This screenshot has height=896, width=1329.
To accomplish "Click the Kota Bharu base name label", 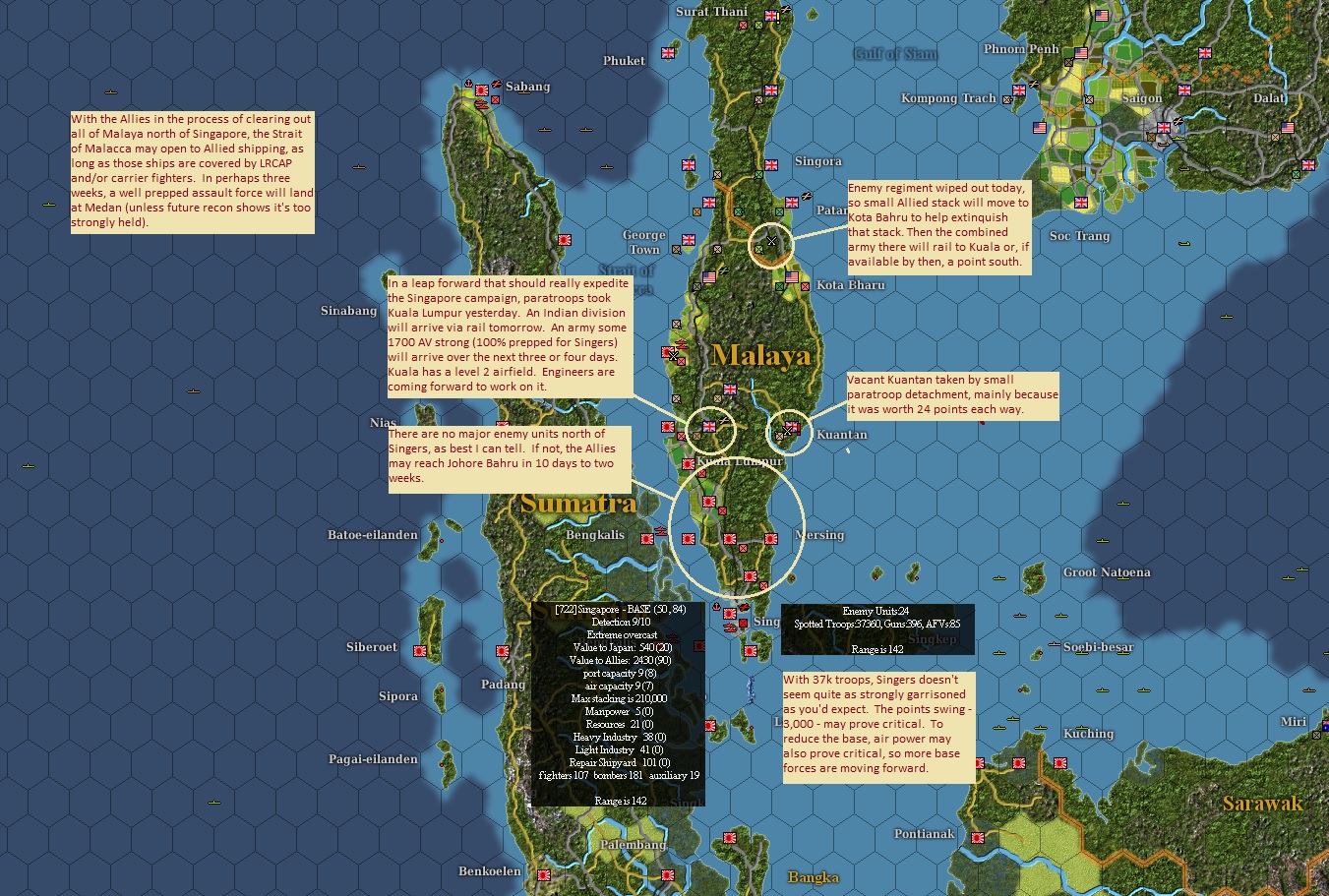I will tap(850, 284).
